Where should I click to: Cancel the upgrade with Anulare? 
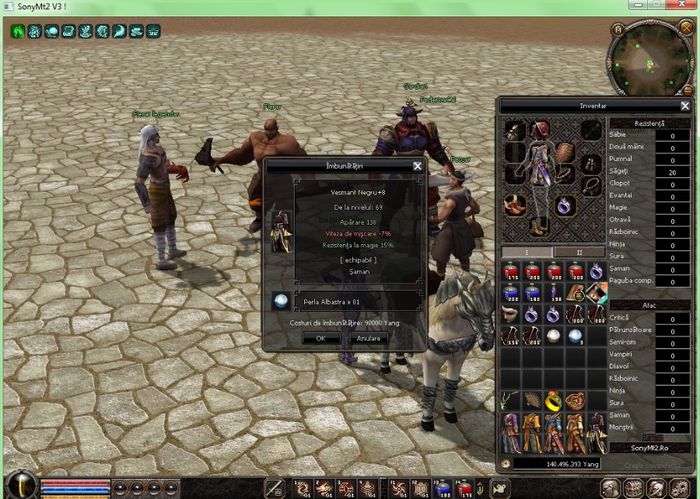click(x=369, y=338)
